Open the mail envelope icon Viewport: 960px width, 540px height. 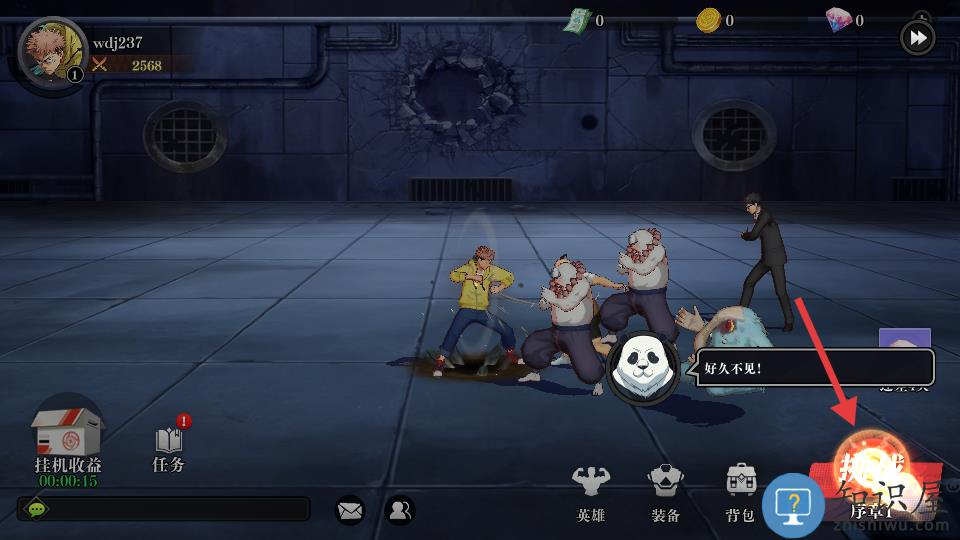pos(350,510)
